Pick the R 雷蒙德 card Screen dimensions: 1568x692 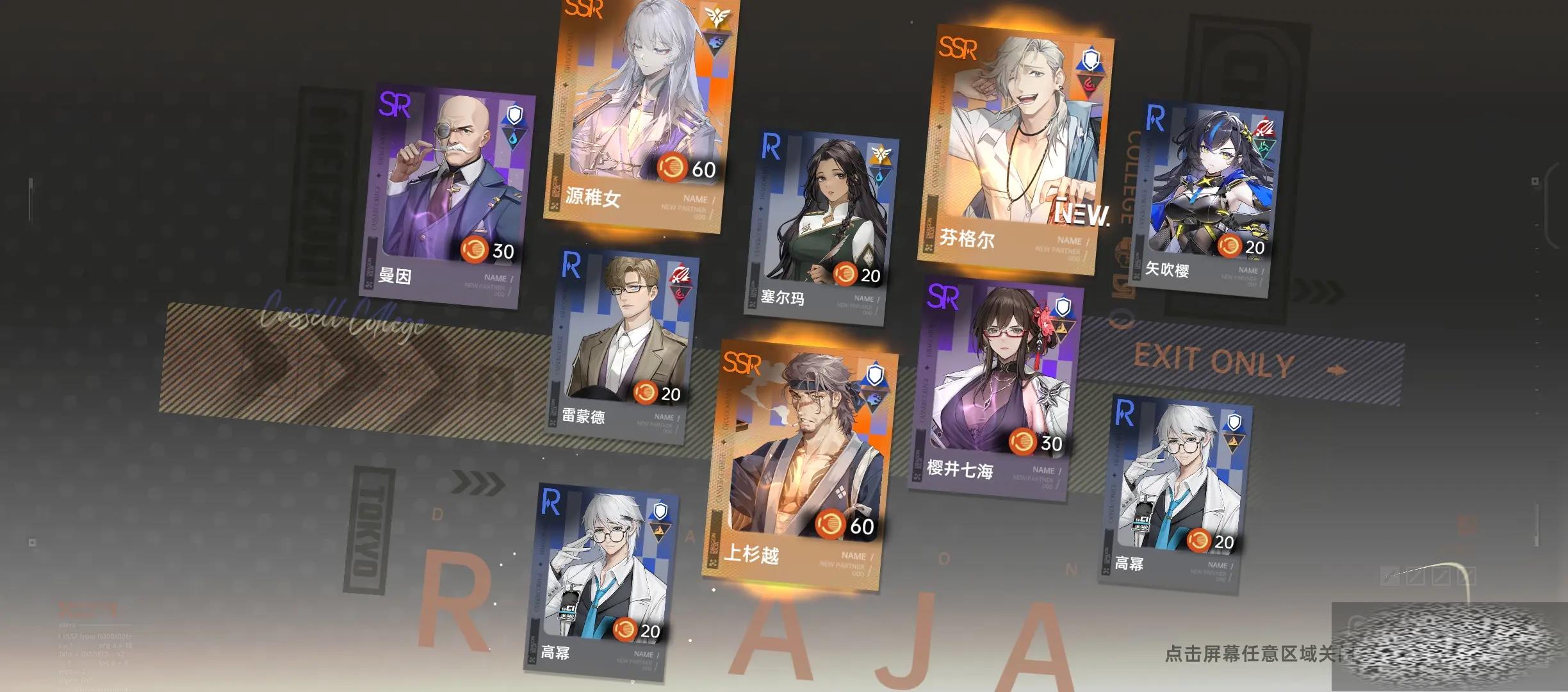tap(623, 346)
